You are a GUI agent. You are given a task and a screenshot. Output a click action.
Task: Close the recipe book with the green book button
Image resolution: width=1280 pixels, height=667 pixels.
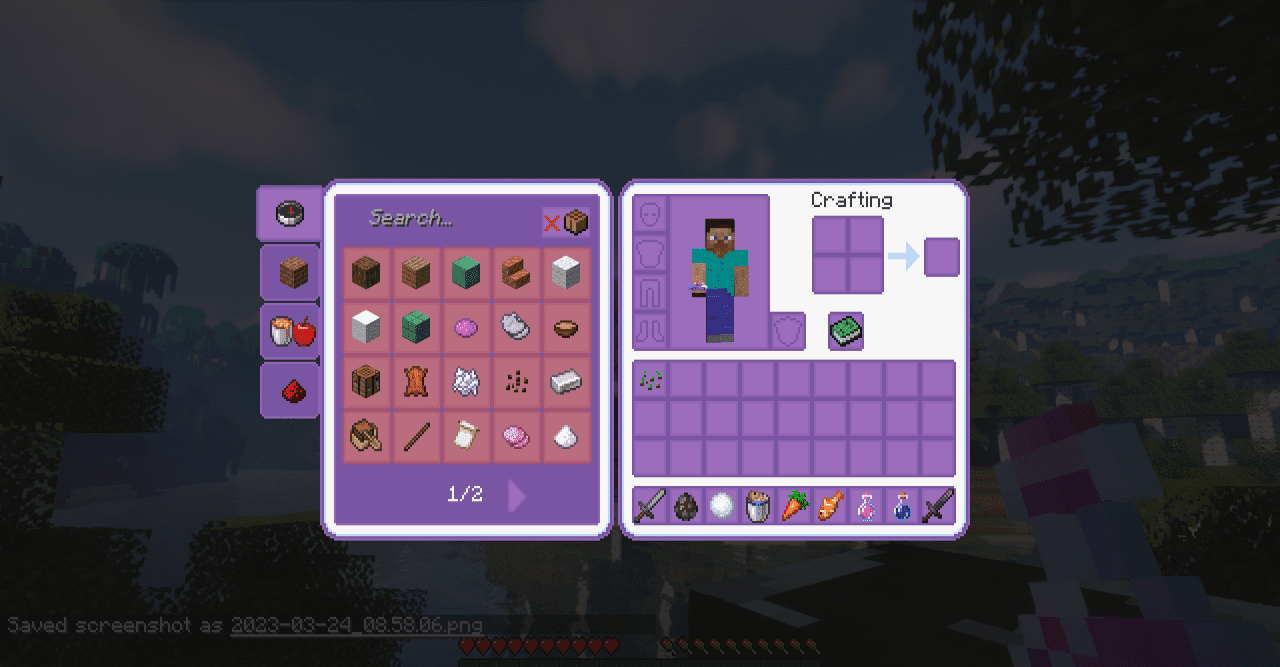click(x=846, y=331)
